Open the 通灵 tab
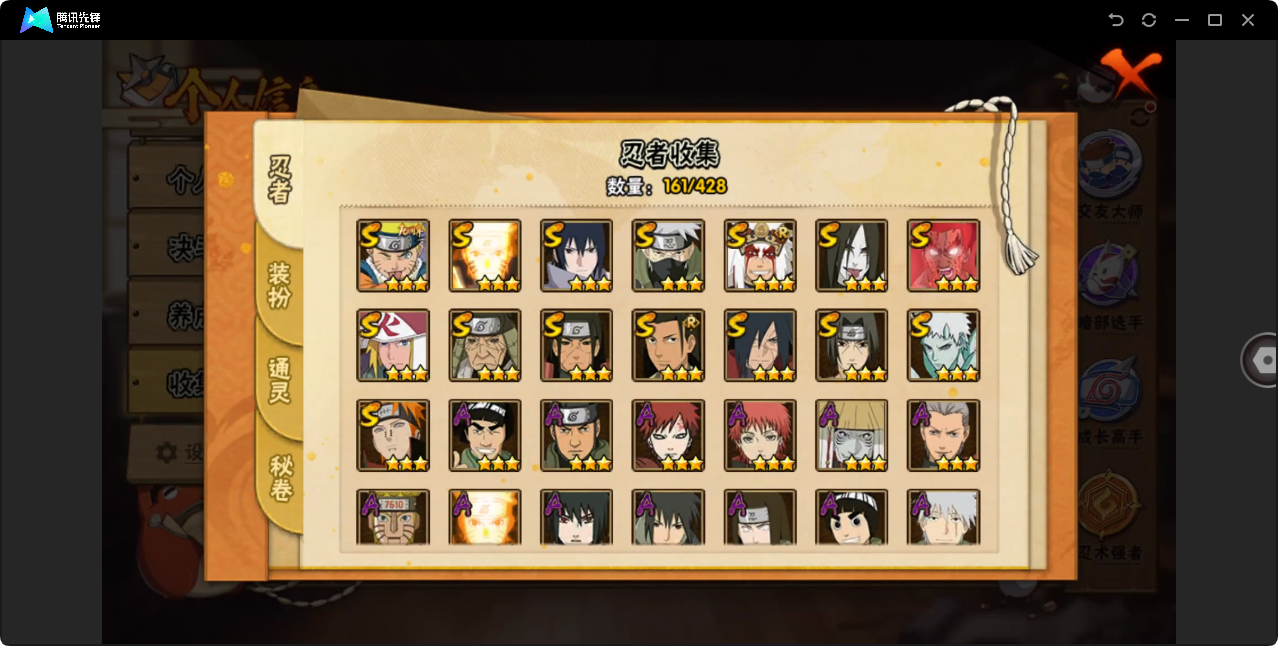This screenshot has height=646, width=1278. [x=280, y=380]
